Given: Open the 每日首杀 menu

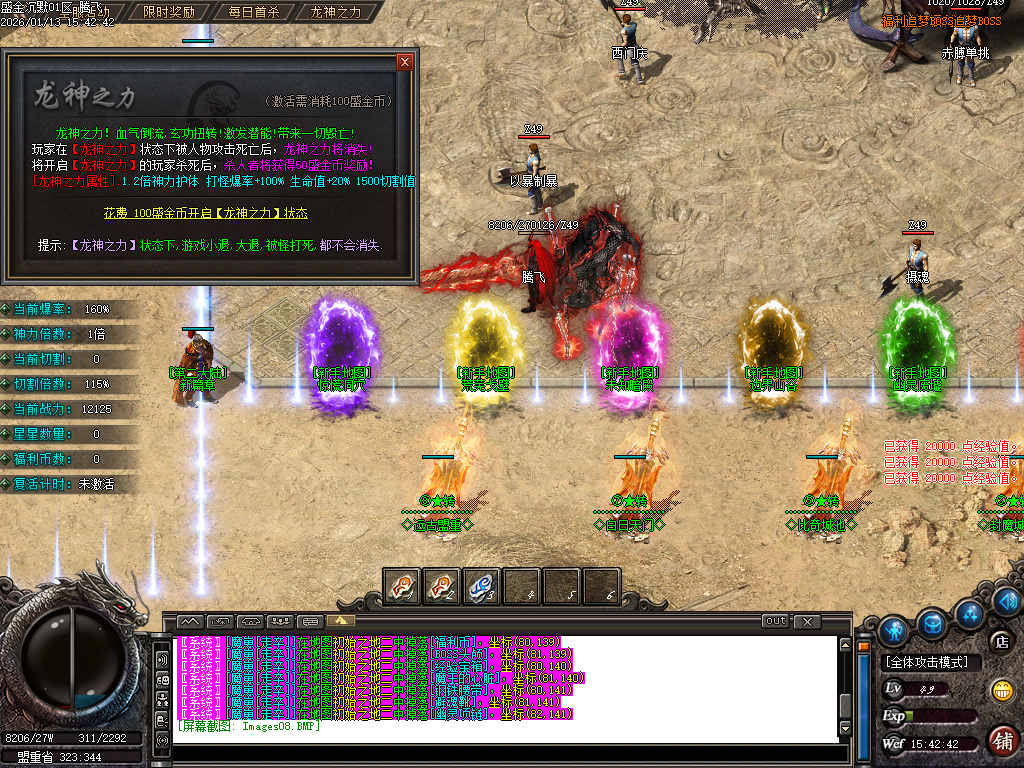Looking at the screenshot, I should click(x=253, y=13).
